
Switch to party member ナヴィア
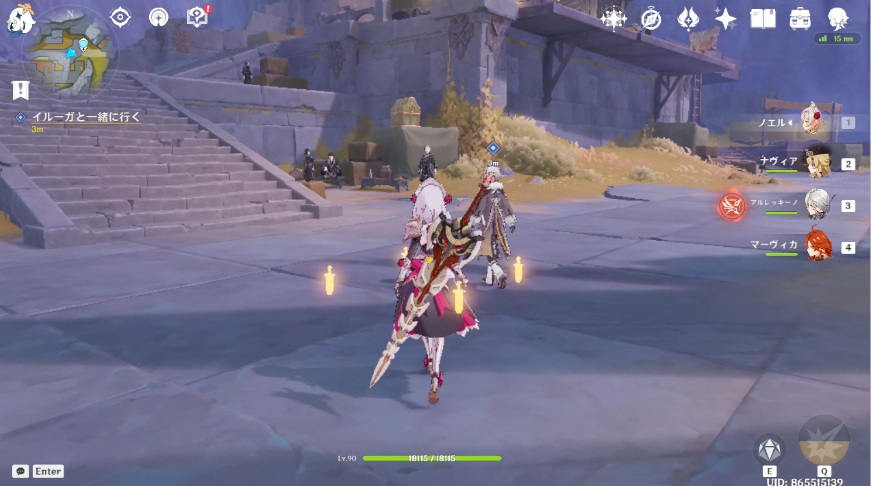(x=818, y=162)
